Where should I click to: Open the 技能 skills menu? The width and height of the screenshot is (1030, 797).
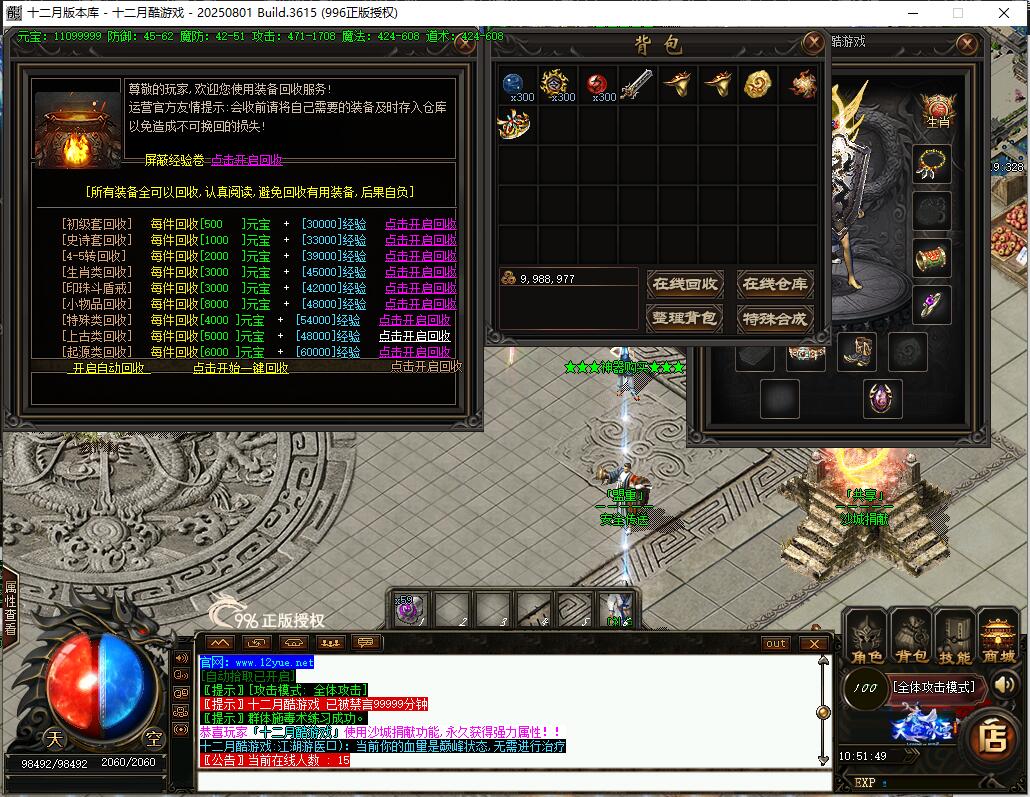pyautogui.click(x=954, y=638)
